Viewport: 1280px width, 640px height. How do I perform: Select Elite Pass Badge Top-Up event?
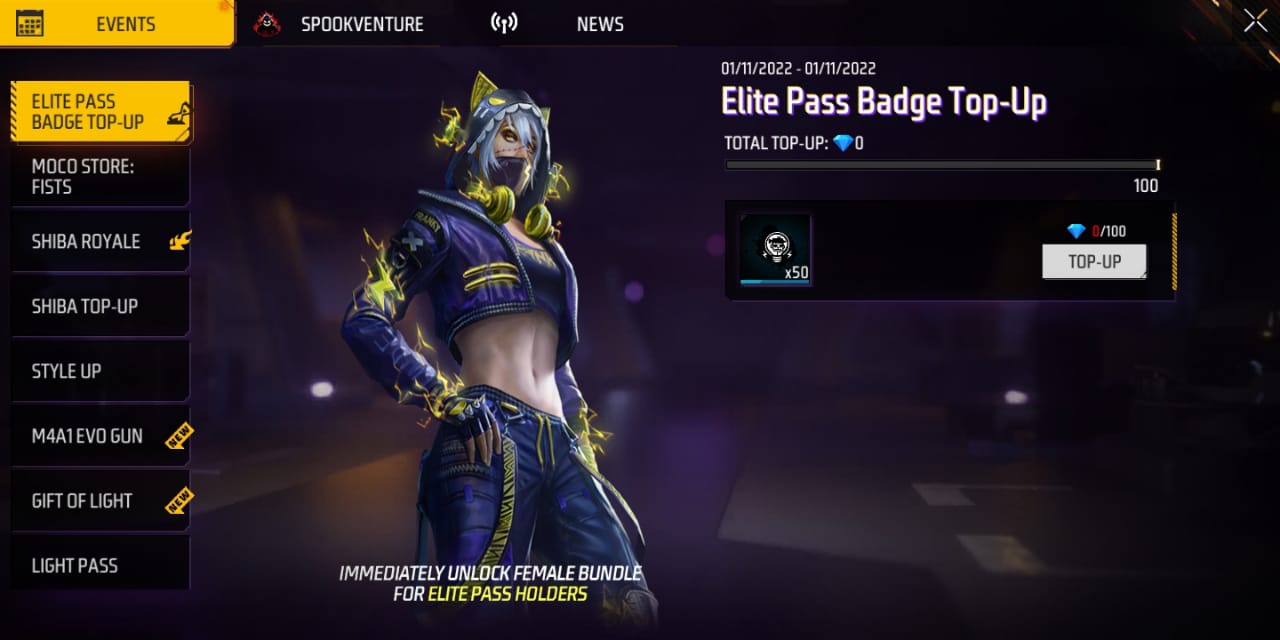[x=100, y=112]
